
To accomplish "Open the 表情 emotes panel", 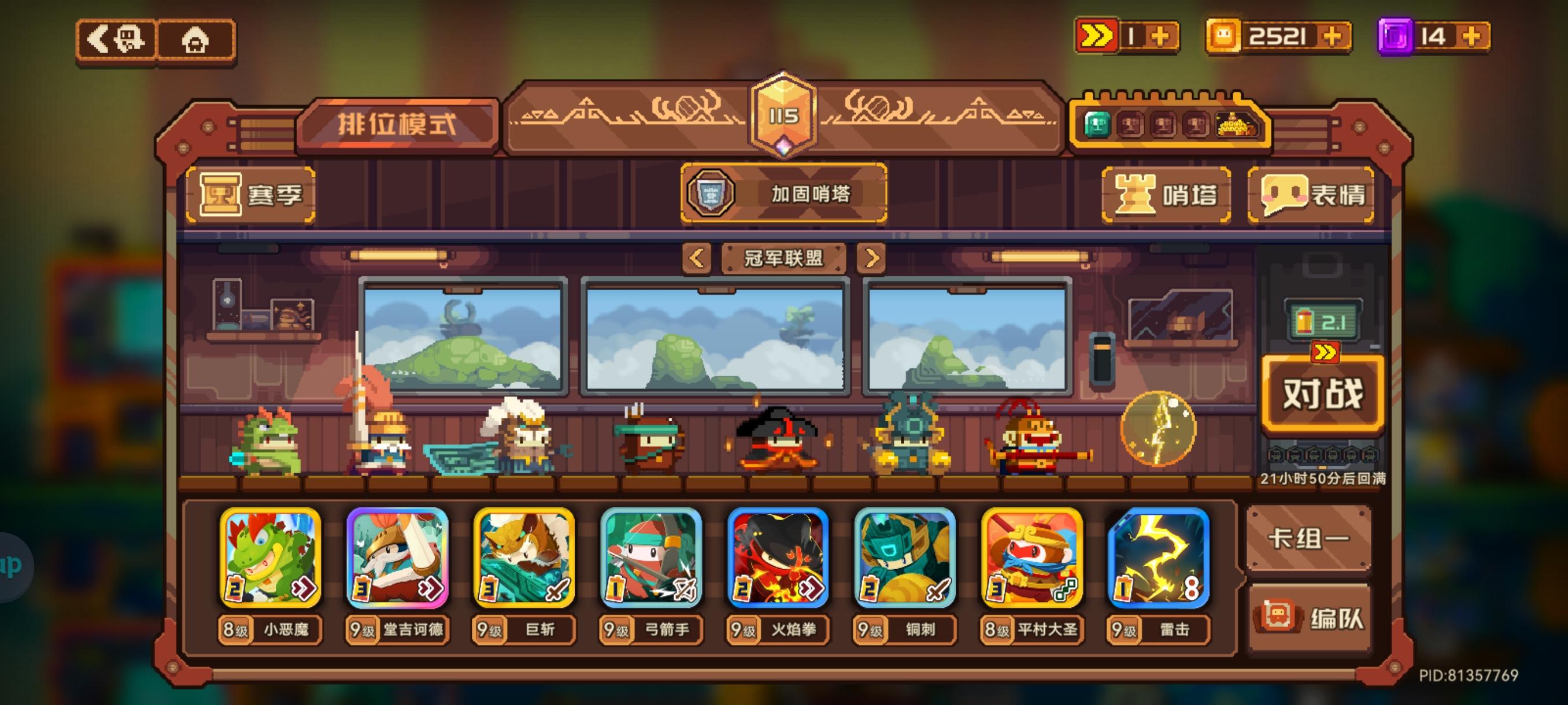I will (1312, 196).
